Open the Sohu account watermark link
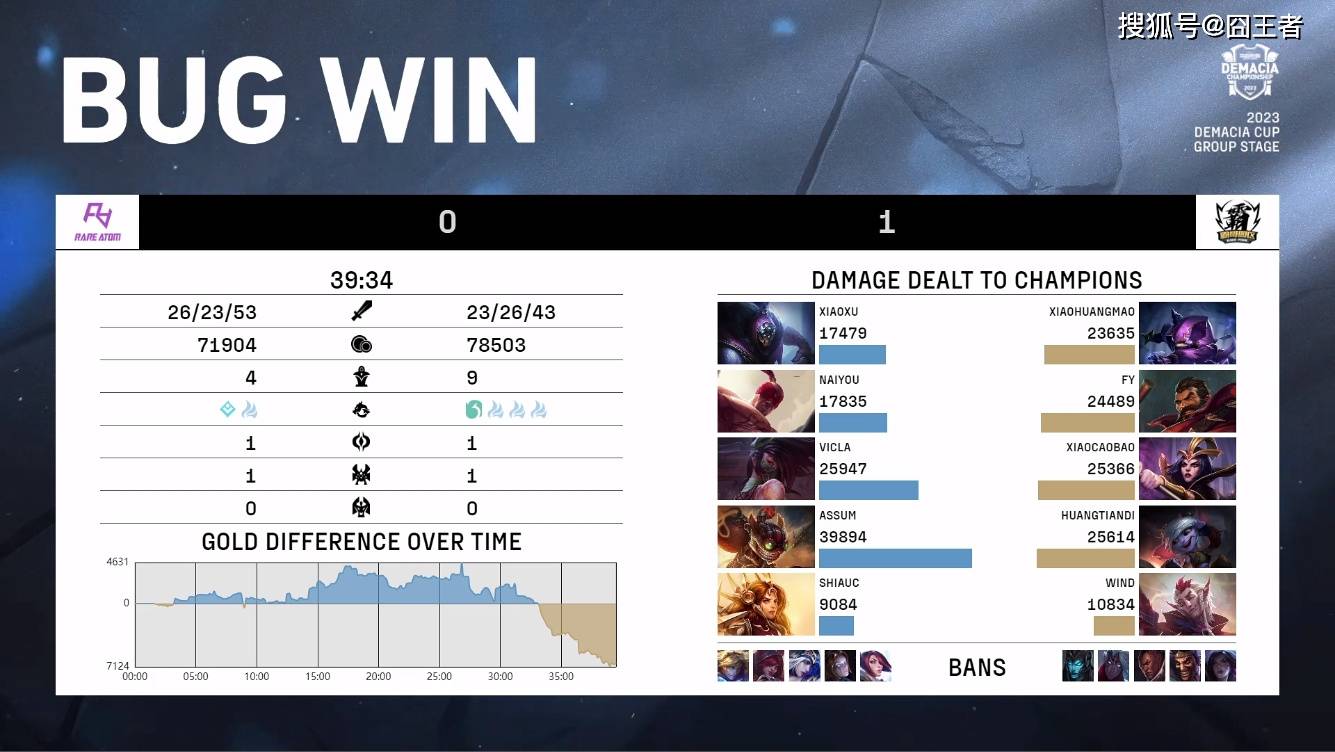Viewport: 1335px width, 752px height. coord(1210,26)
